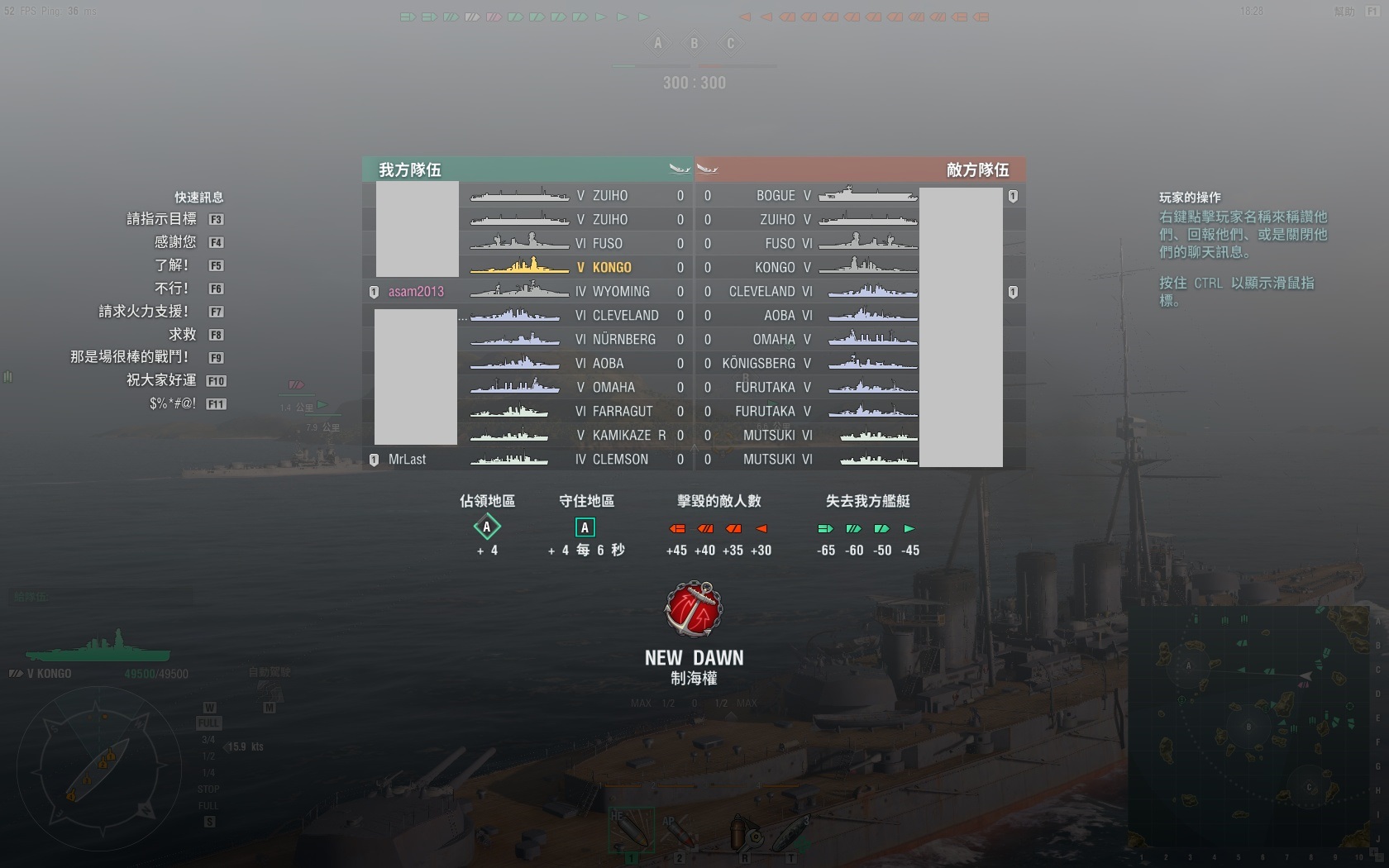Send the 求救 quick message

183,335
